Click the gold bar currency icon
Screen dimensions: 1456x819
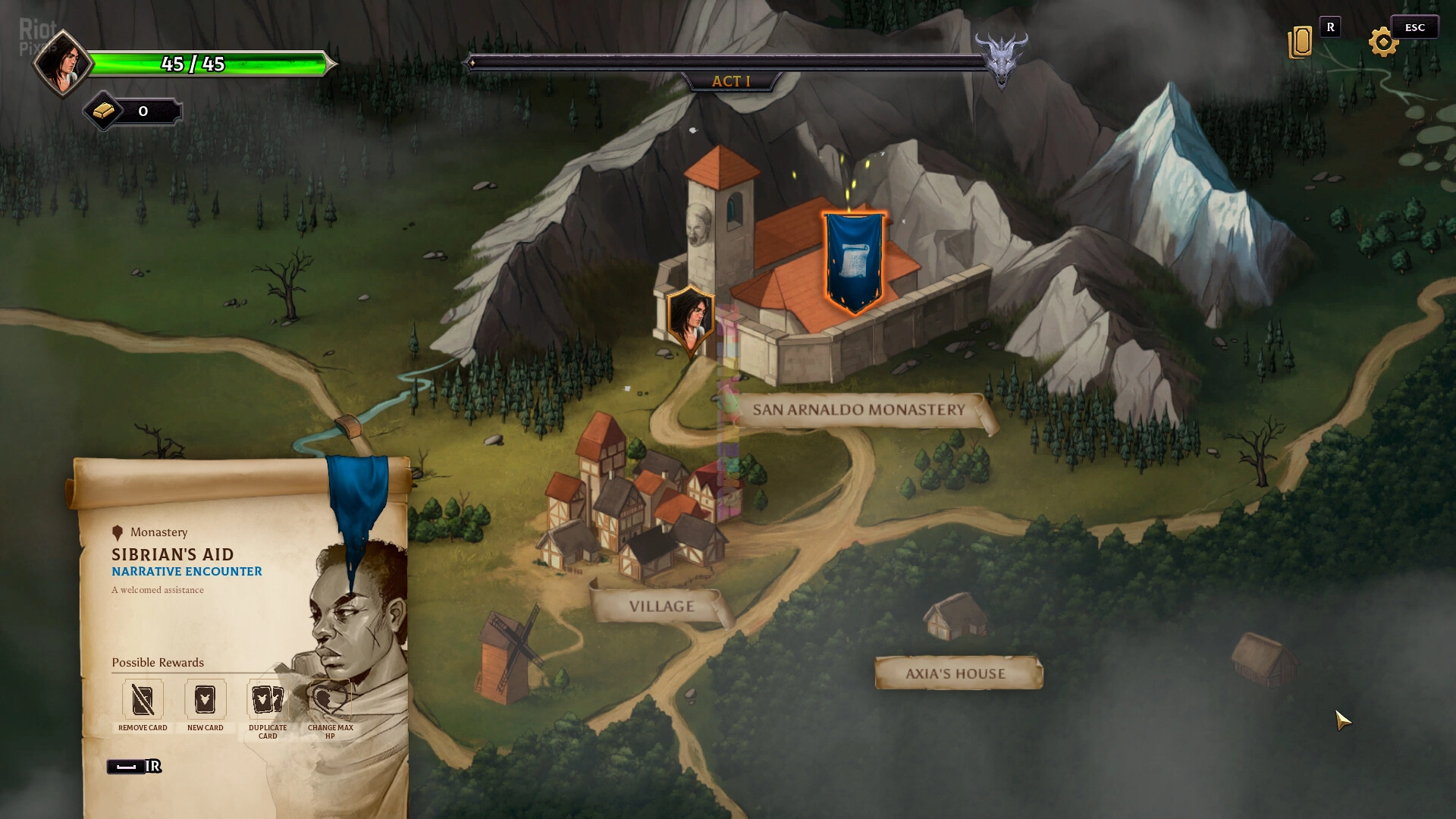coord(104,111)
